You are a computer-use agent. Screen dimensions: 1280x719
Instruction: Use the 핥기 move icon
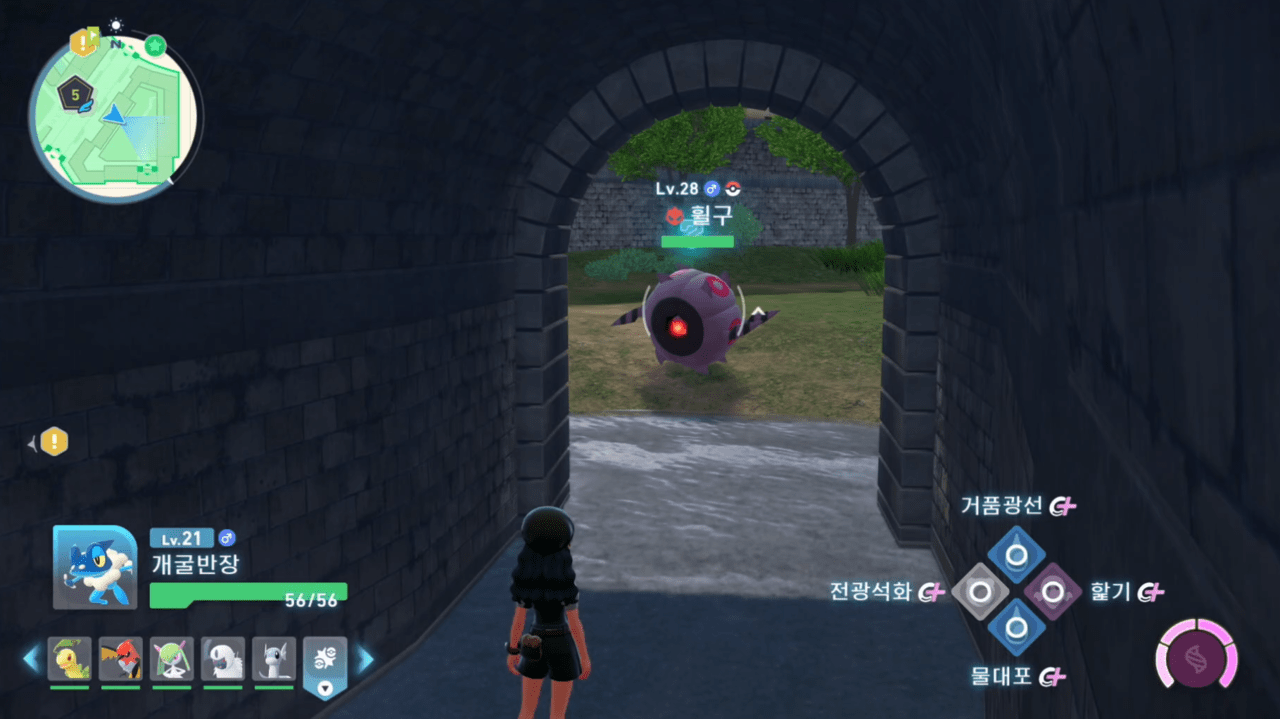click(1053, 592)
